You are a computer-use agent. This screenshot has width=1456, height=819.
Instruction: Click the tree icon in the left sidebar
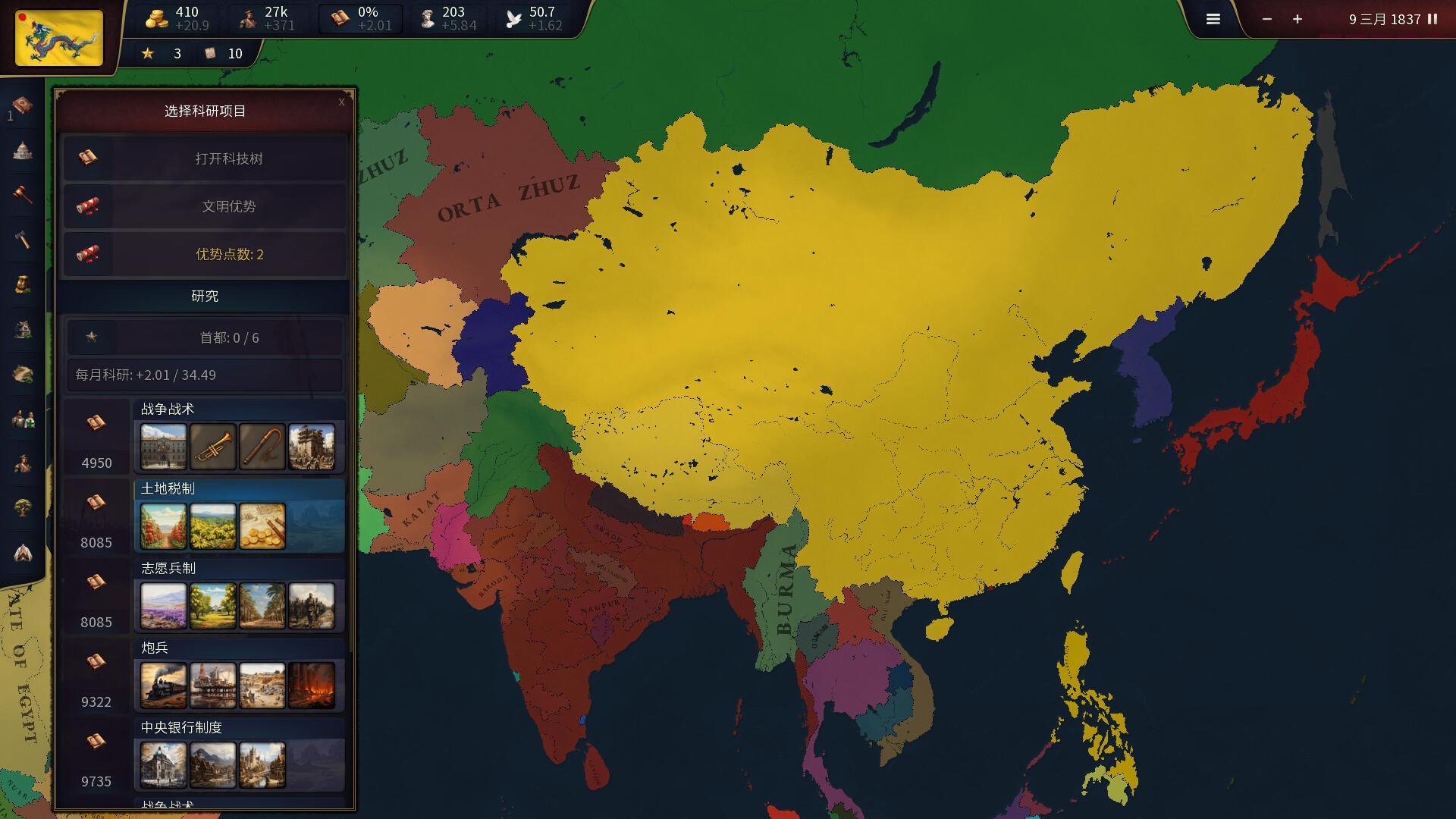pyautogui.click(x=23, y=508)
